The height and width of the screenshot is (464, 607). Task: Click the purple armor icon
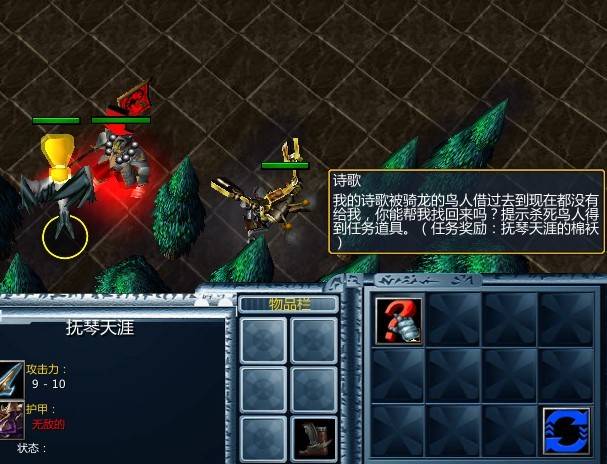coord(11,418)
